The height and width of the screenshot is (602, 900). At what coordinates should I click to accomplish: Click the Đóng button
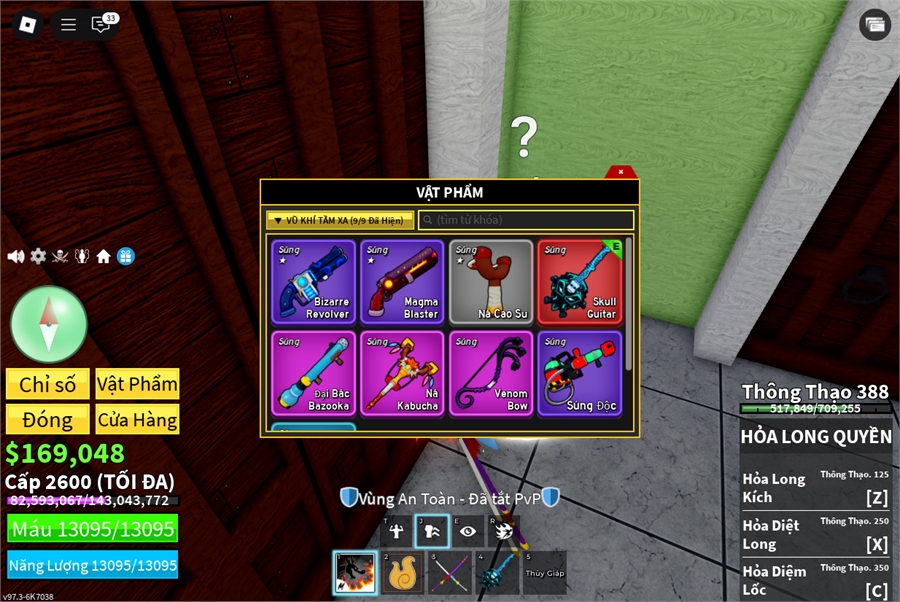(x=48, y=420)
